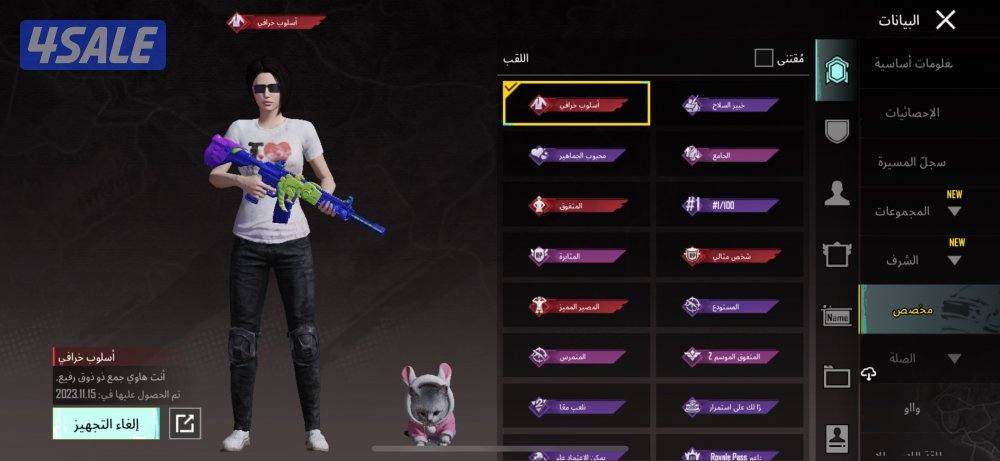Switch to the person silhouette side tab
1000x461 pixels.
coord(836,193)
